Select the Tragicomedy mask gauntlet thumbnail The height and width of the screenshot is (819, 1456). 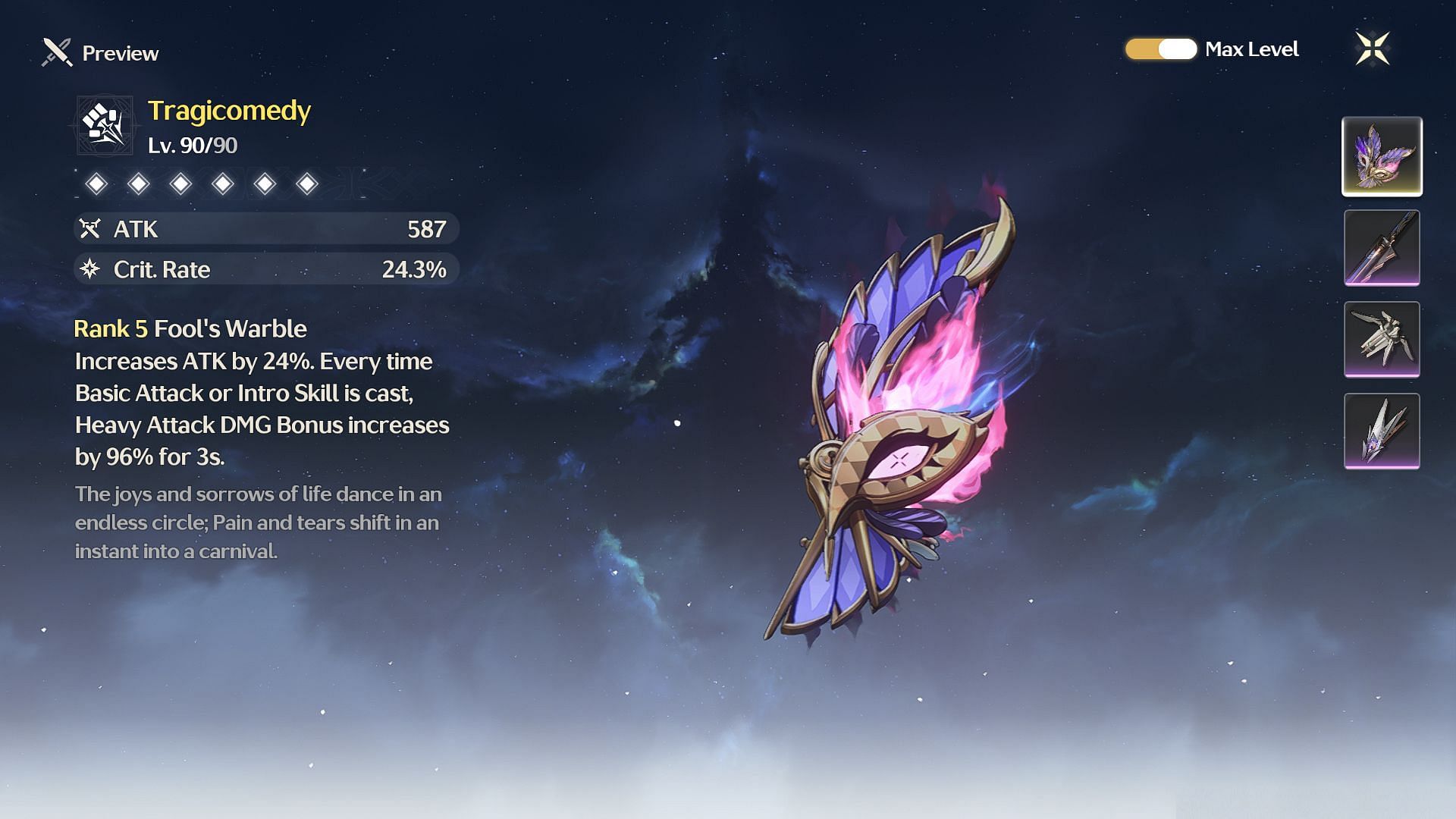(x=1382, y=156)
